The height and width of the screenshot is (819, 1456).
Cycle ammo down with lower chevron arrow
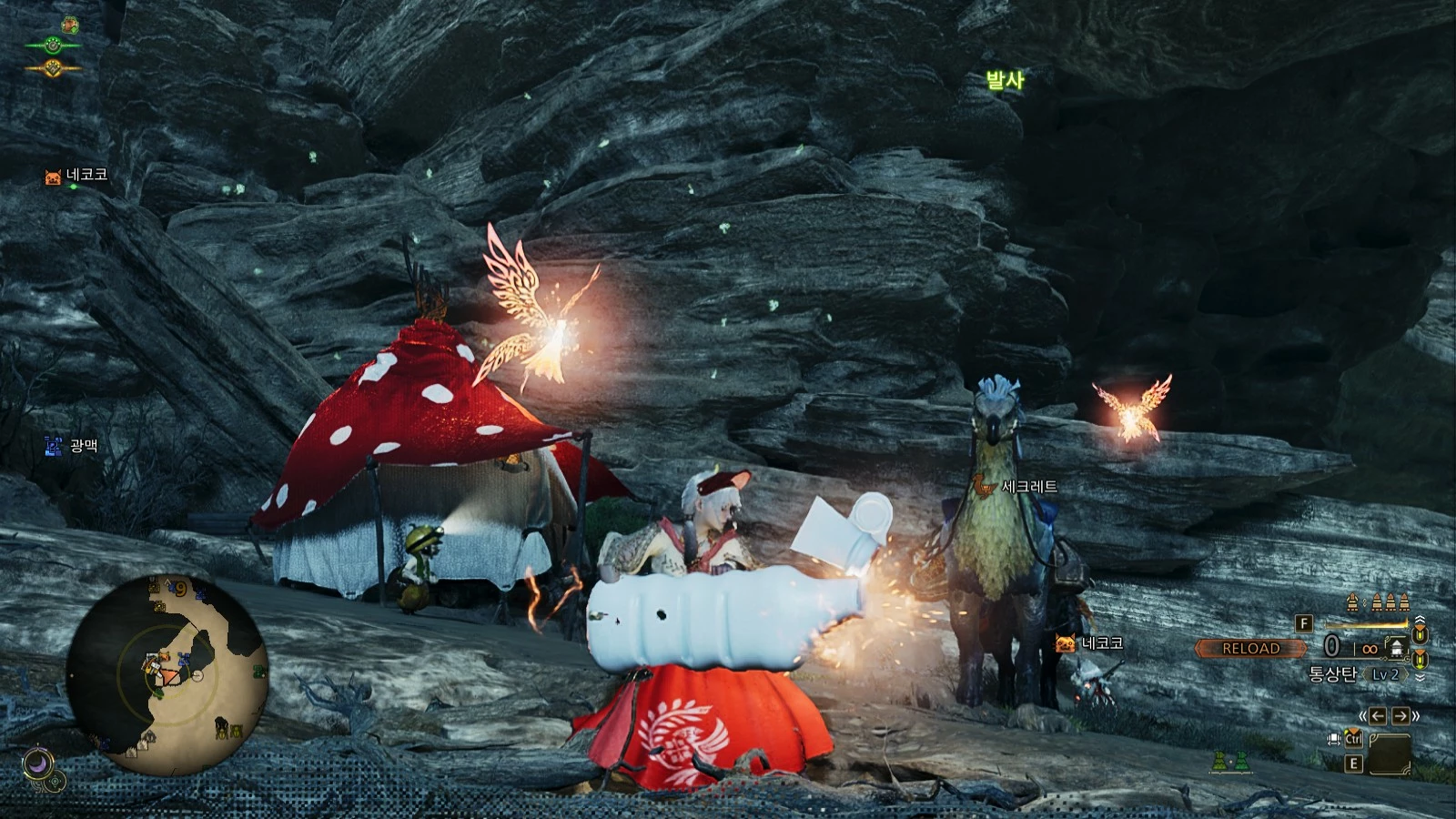pyautogui.click(x=1421, y=678)
